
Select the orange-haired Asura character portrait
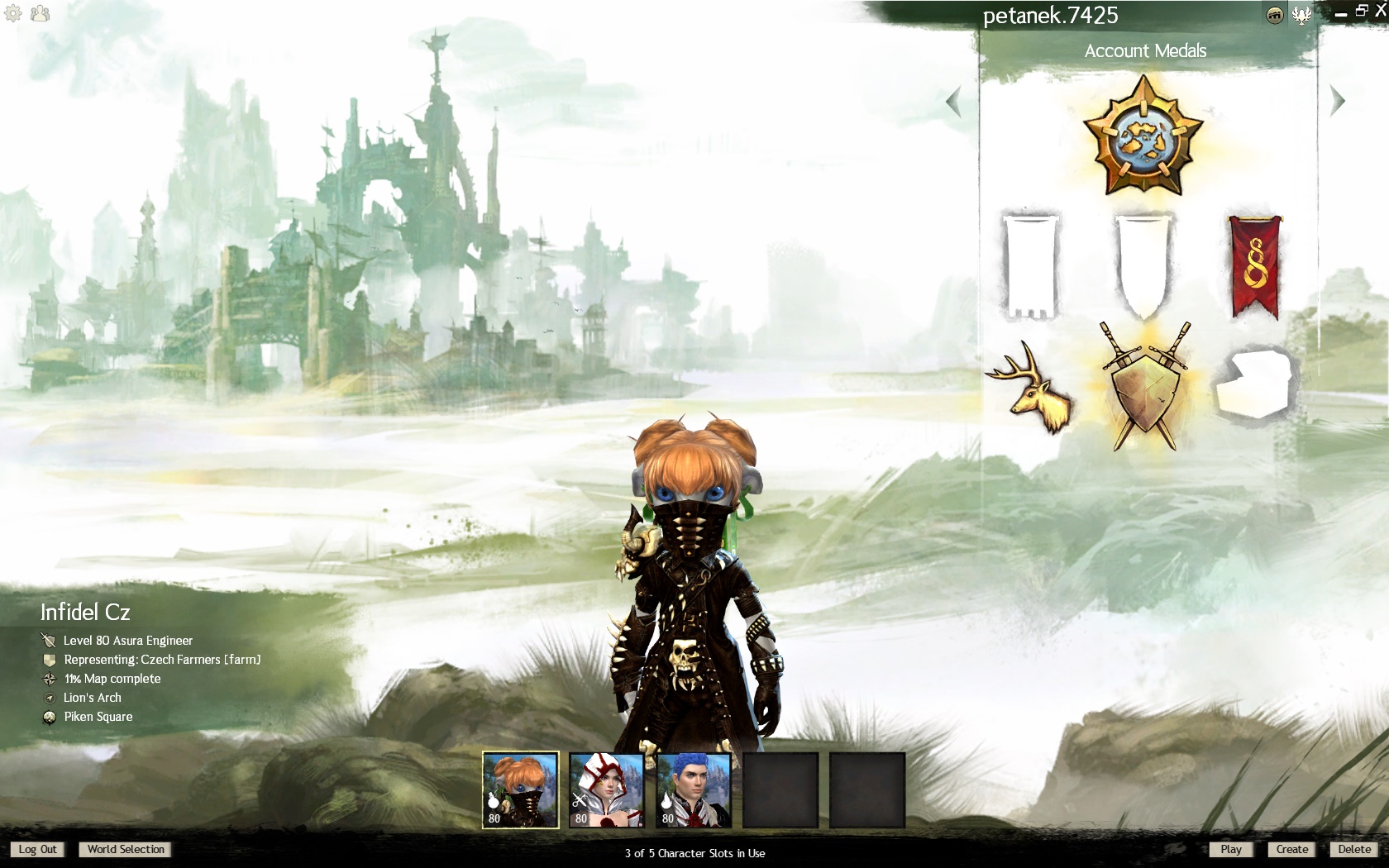521,789
